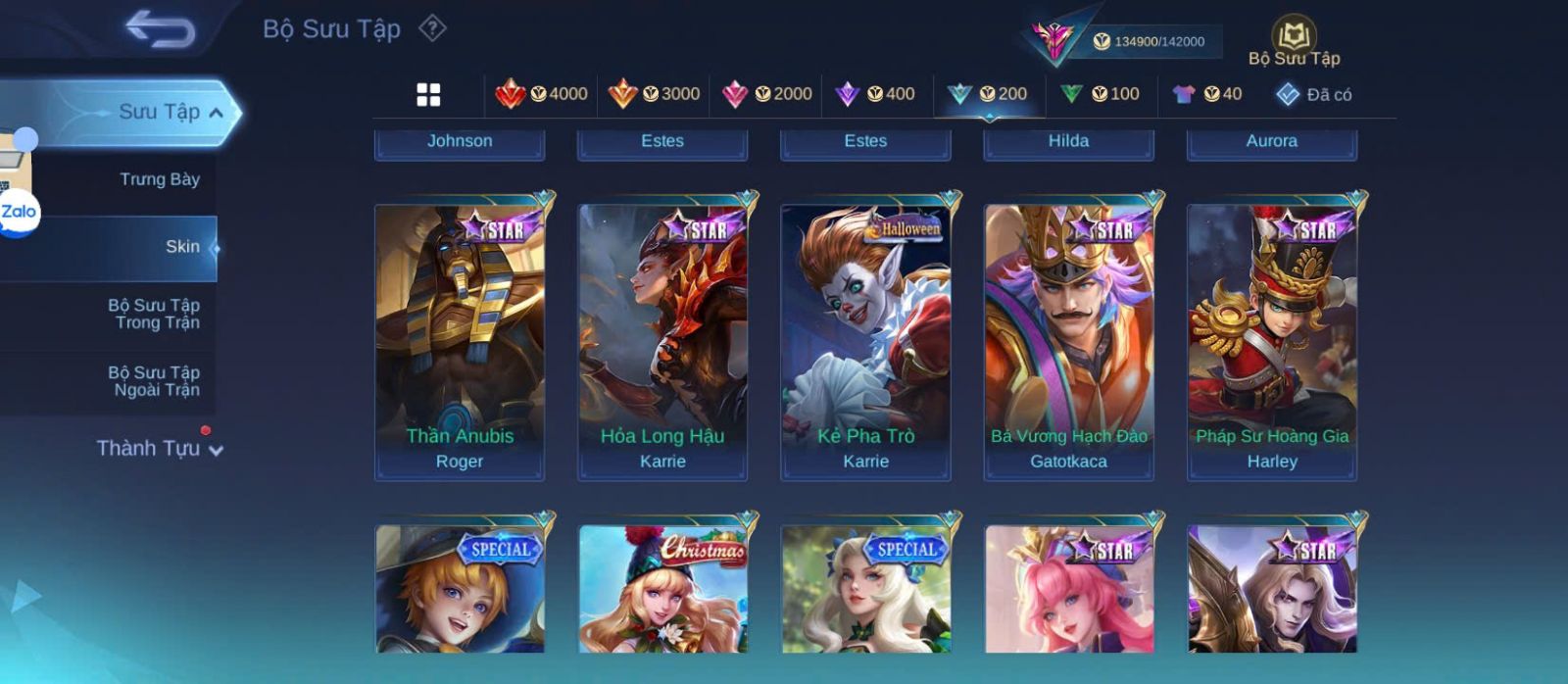Viewport: 1568px width, 684px height.
Task: Open the Zalo chat bubble overlay
Action: [x=19, y=212]
